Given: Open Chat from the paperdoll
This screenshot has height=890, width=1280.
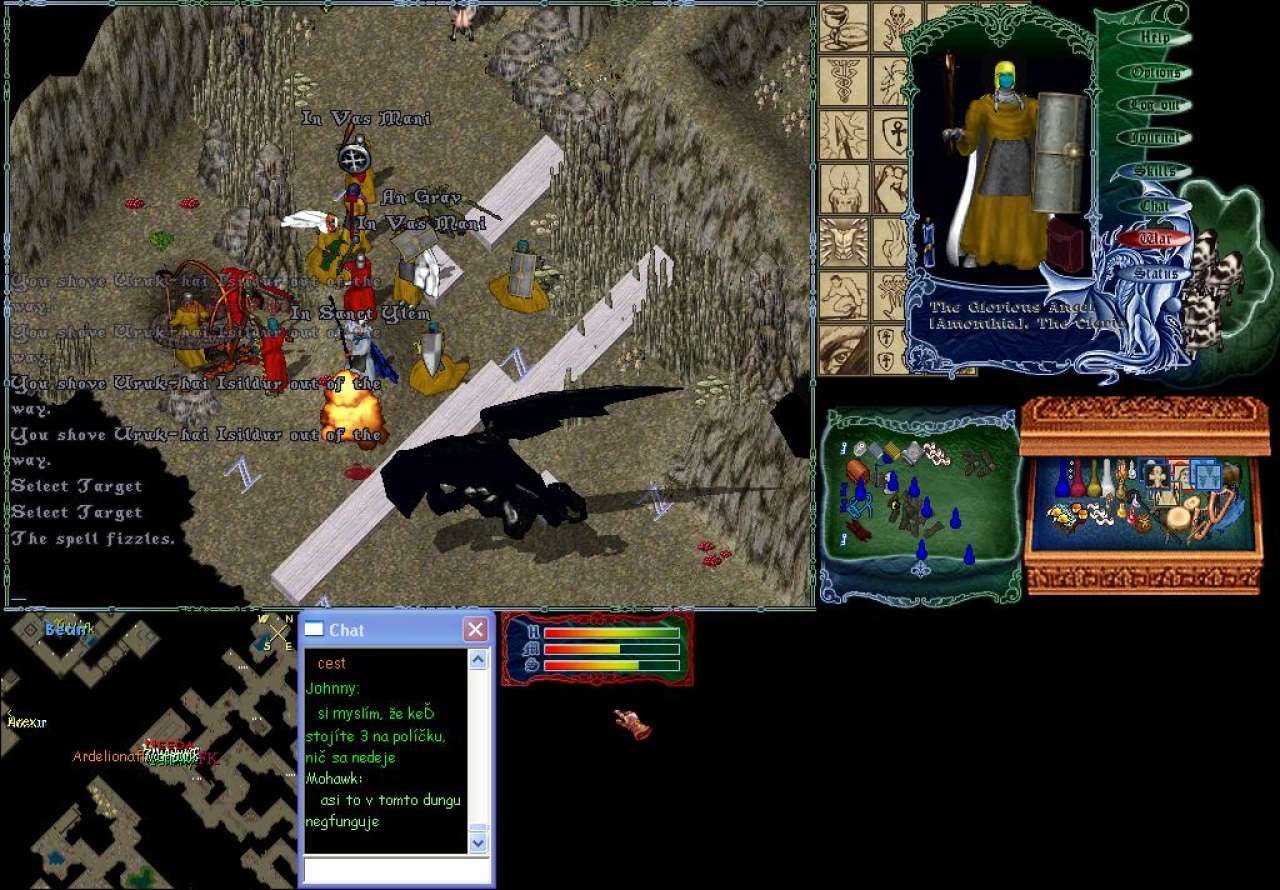Looking at the screenshot, I should [1155, 206].
